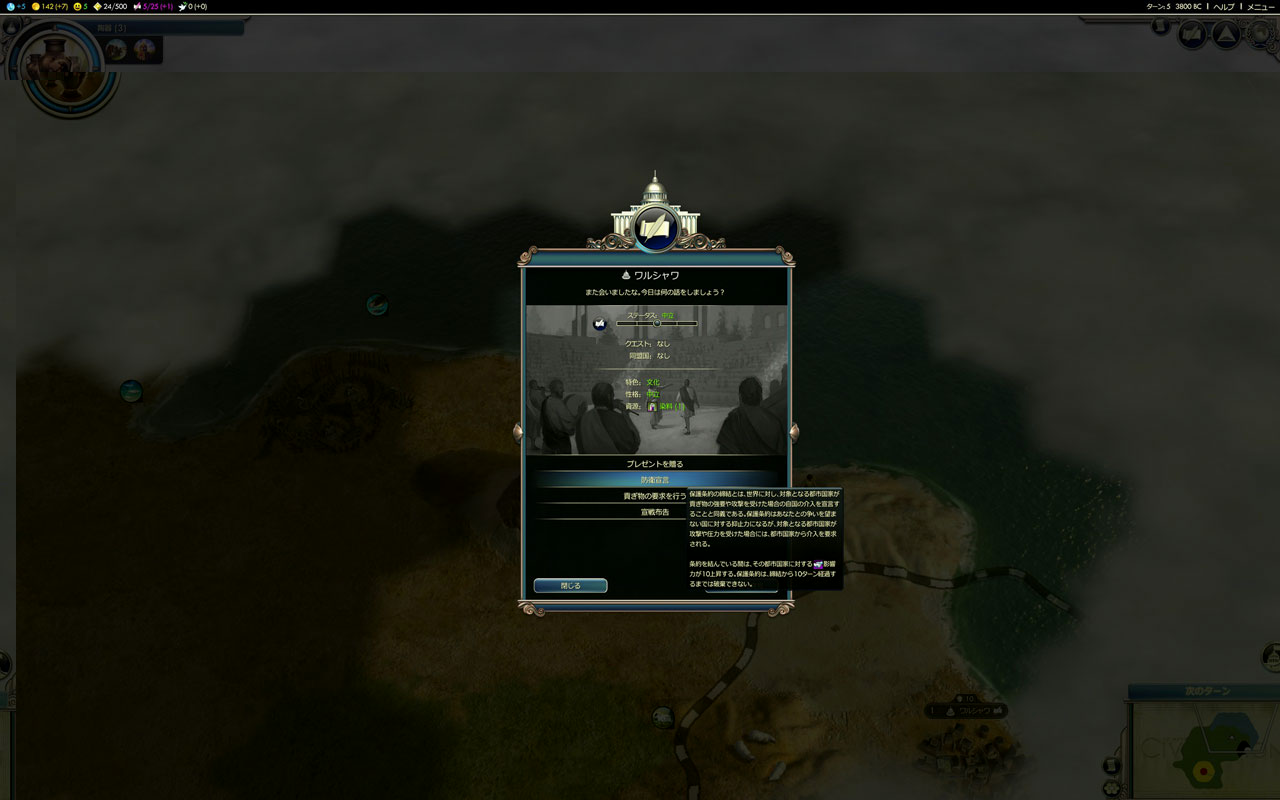Click the small scroll icon below the turn counter
1280x800 pixels.
1160,27
